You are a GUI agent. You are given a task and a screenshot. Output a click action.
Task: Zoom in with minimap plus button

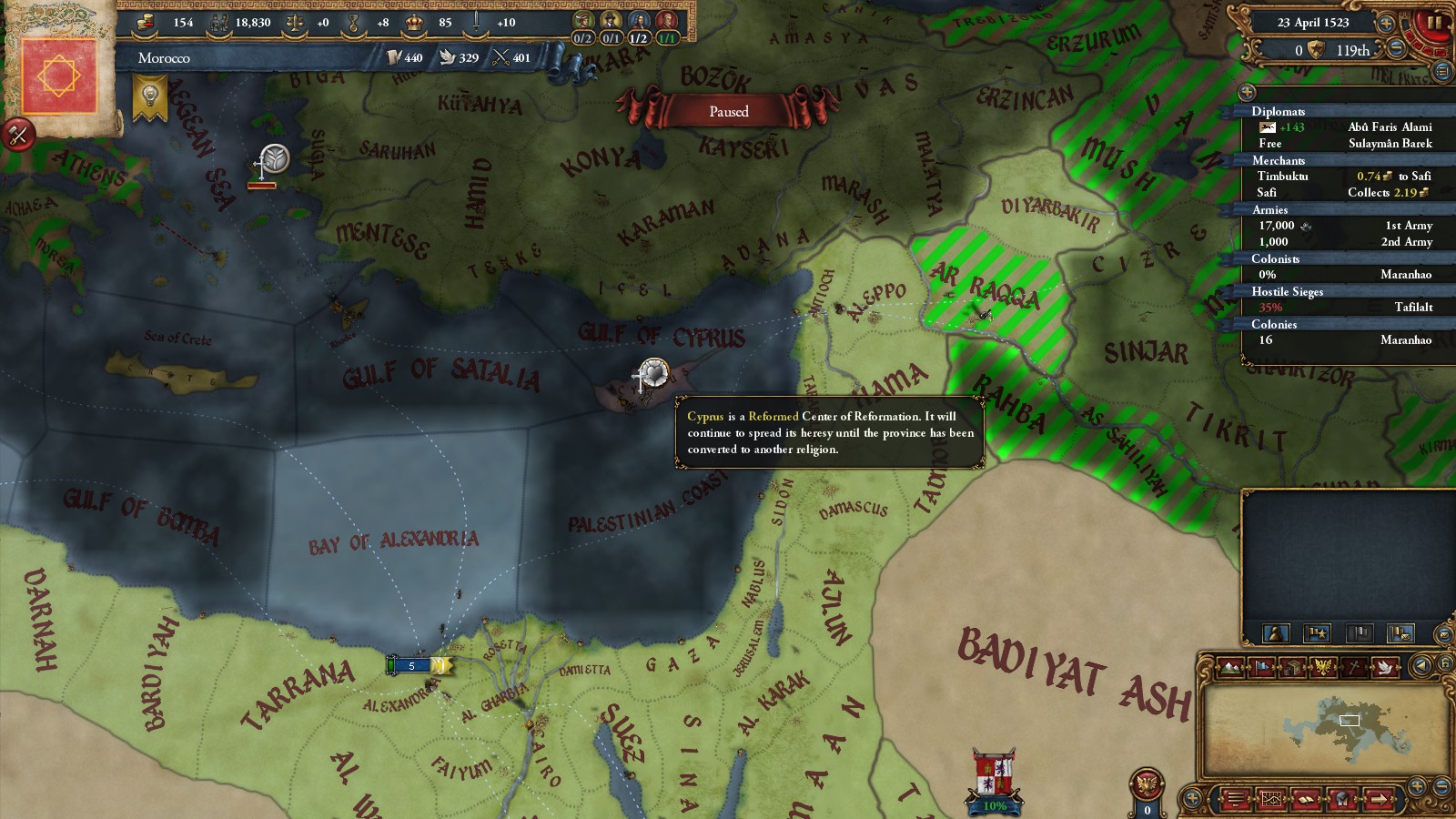(x=1417, y=784)
